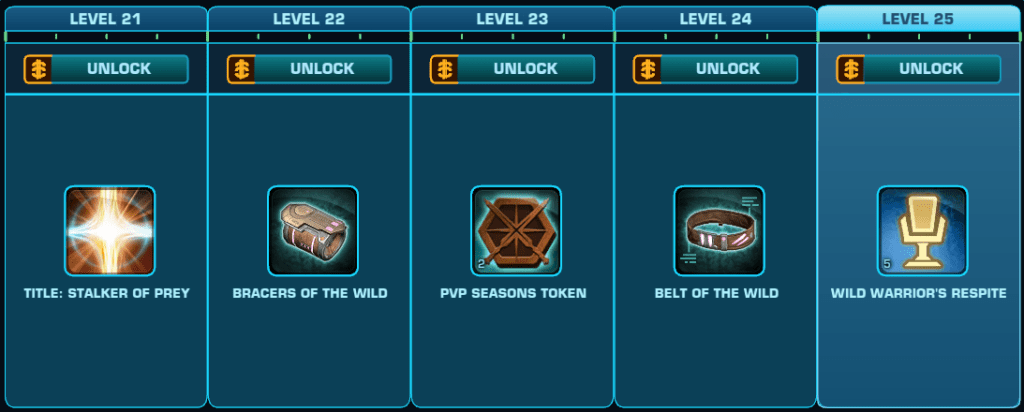
Task: Select the Title: Stalker of Prey icon
Action: pos(110,231)
